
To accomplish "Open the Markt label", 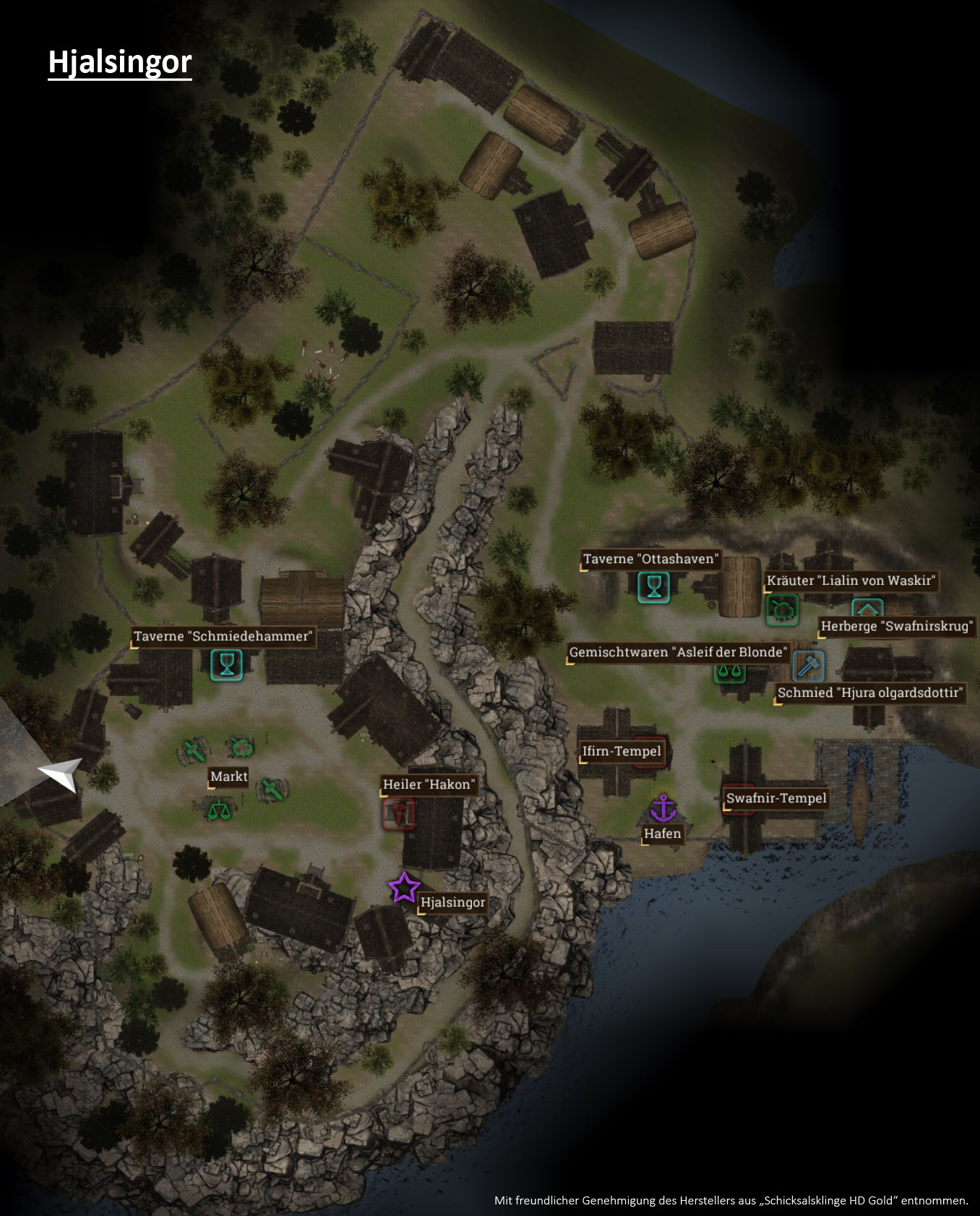I will [228, 776].
